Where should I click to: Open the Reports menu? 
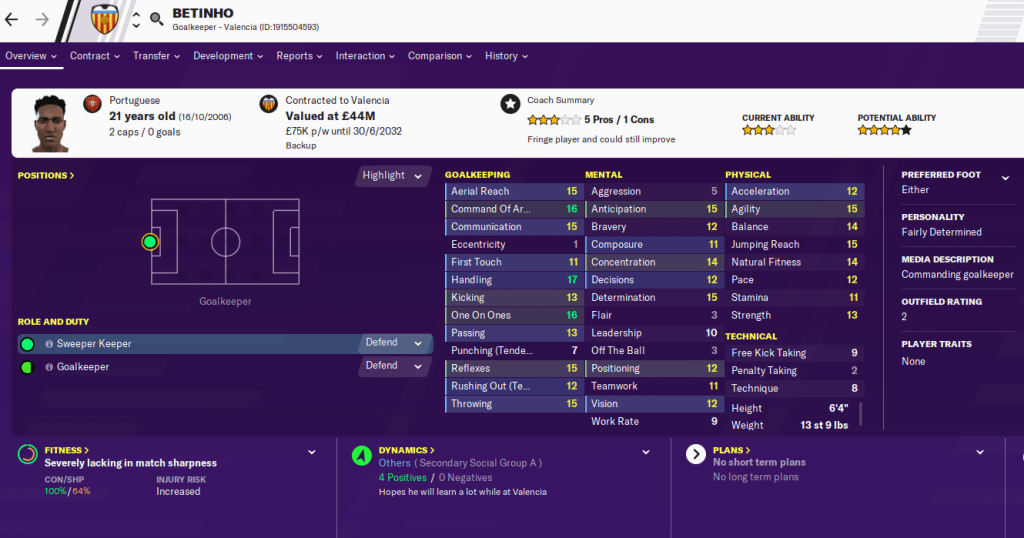[299, 56]
